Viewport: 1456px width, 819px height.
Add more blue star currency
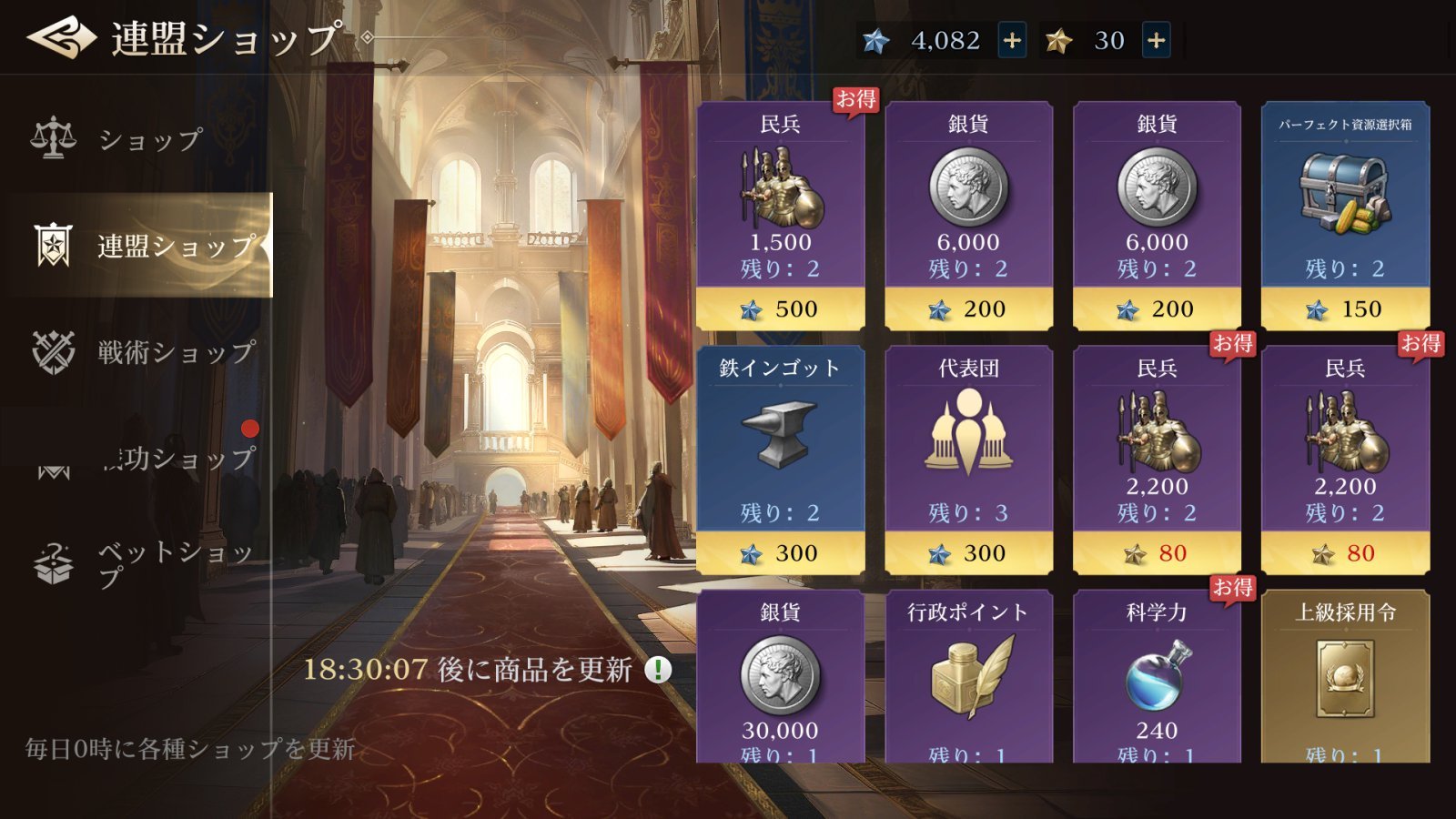pos(1012,40)
